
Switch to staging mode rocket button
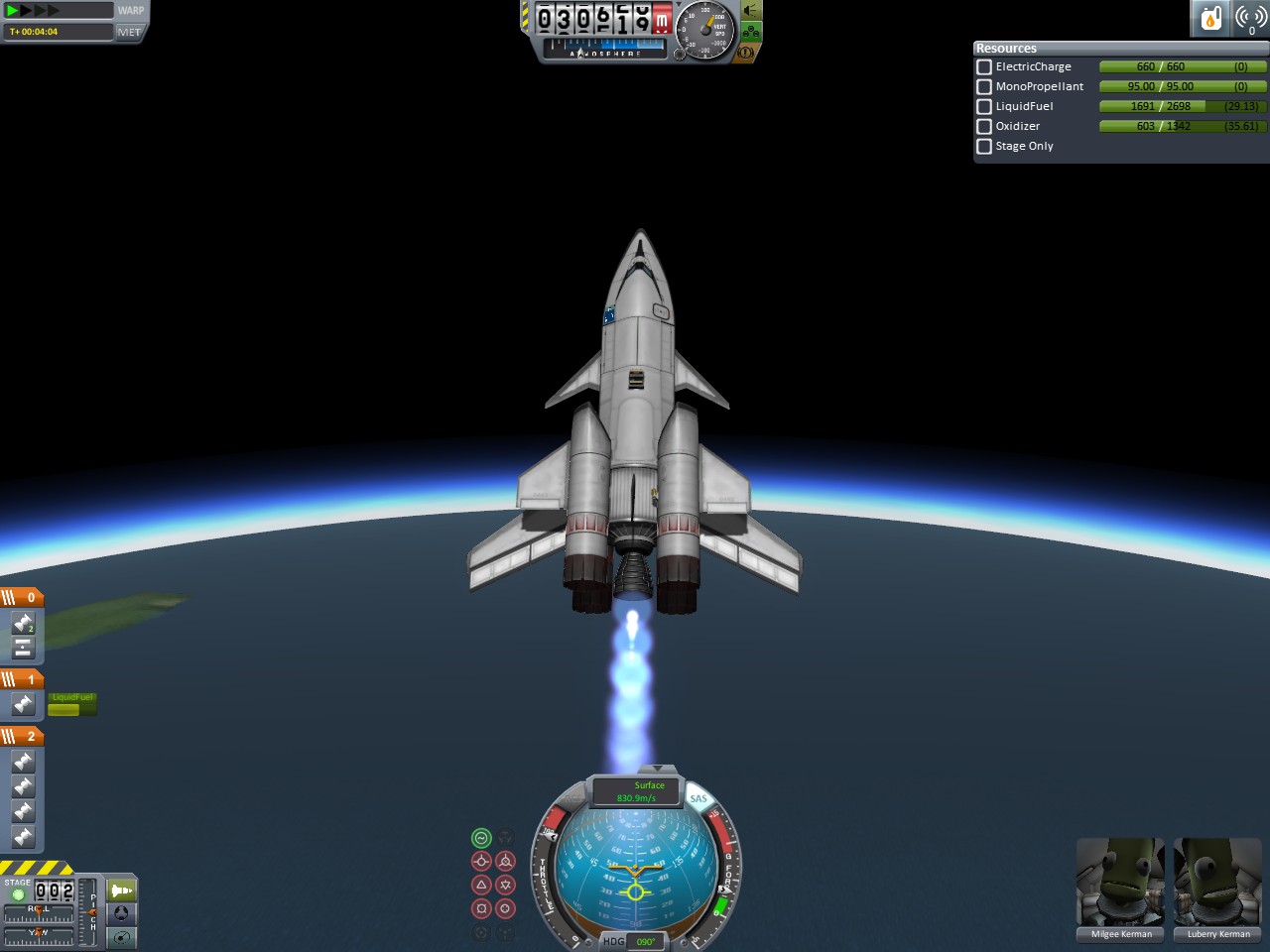[x=122, y=890]
